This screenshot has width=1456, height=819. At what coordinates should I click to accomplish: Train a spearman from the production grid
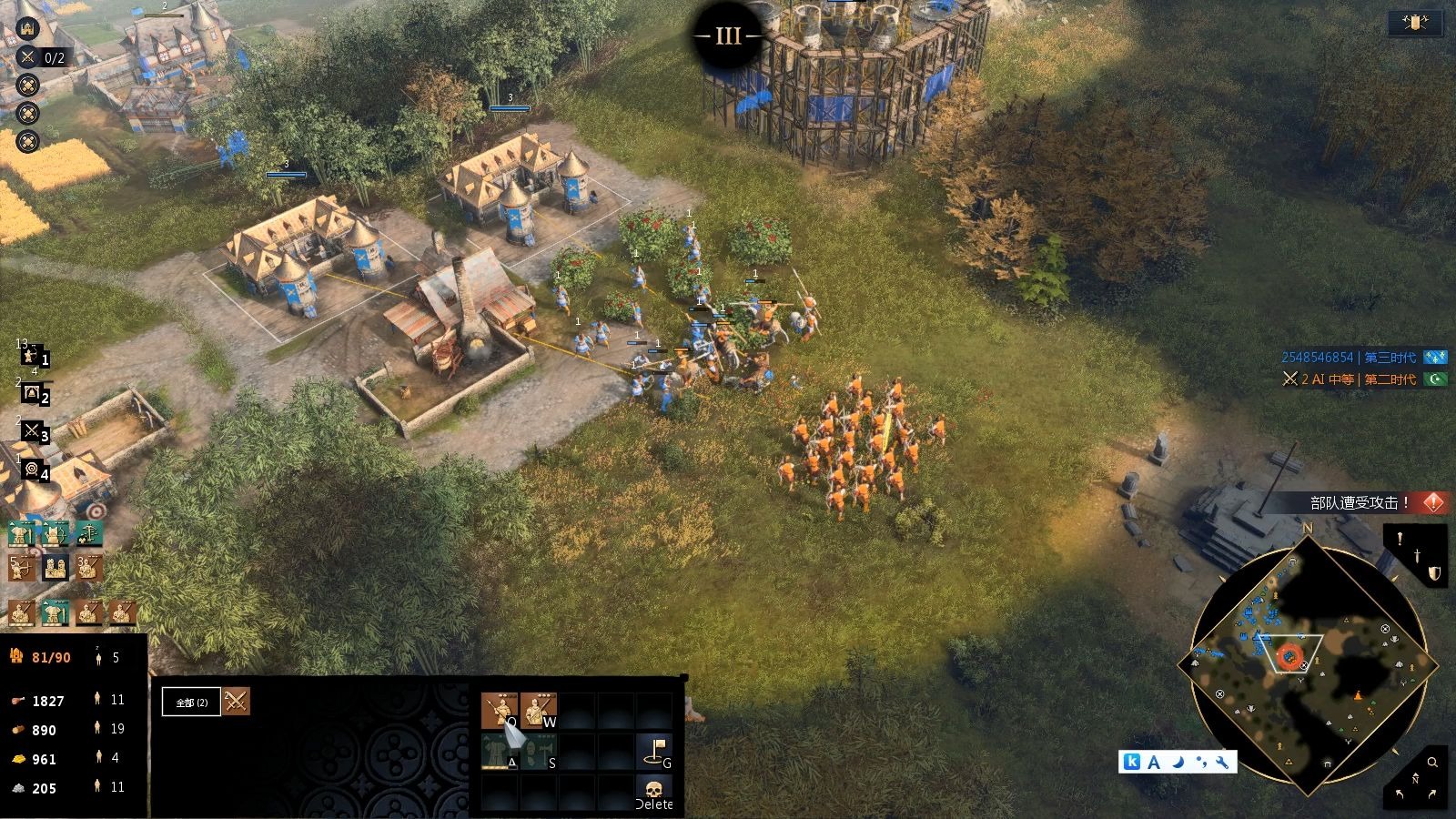(x=499, y=709)
